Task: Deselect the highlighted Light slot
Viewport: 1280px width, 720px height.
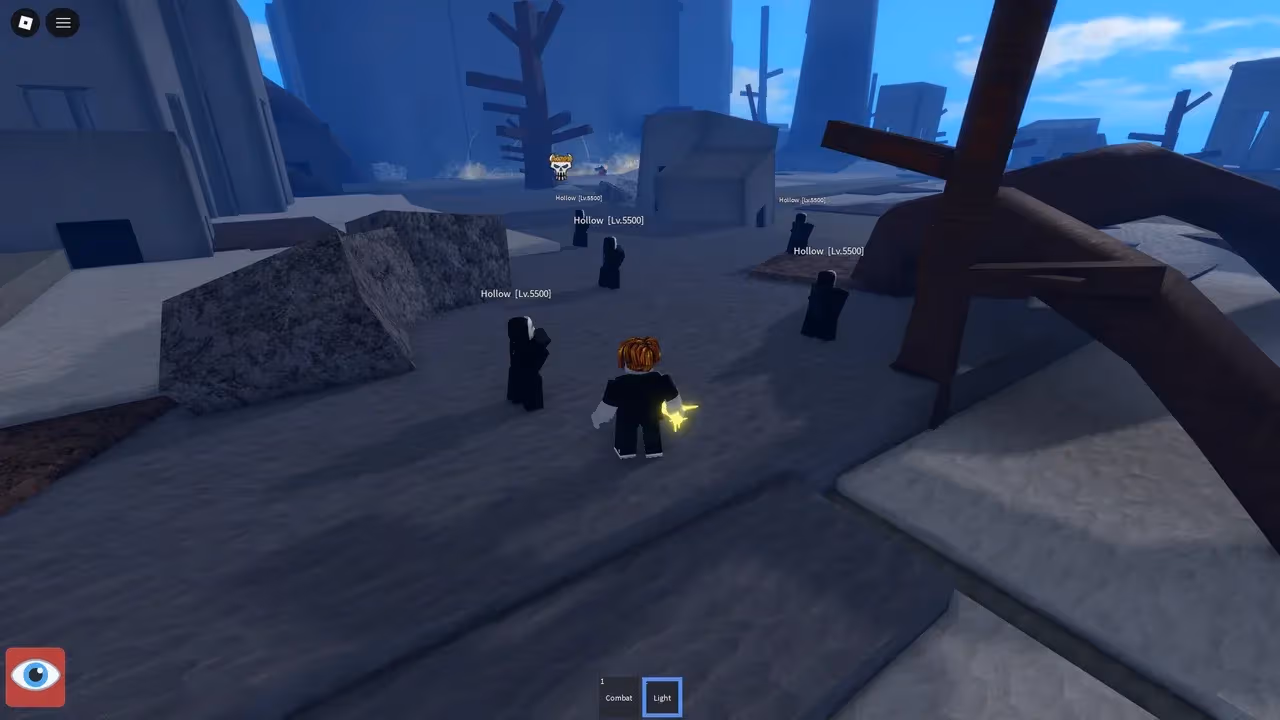Action: coord(661,697)
